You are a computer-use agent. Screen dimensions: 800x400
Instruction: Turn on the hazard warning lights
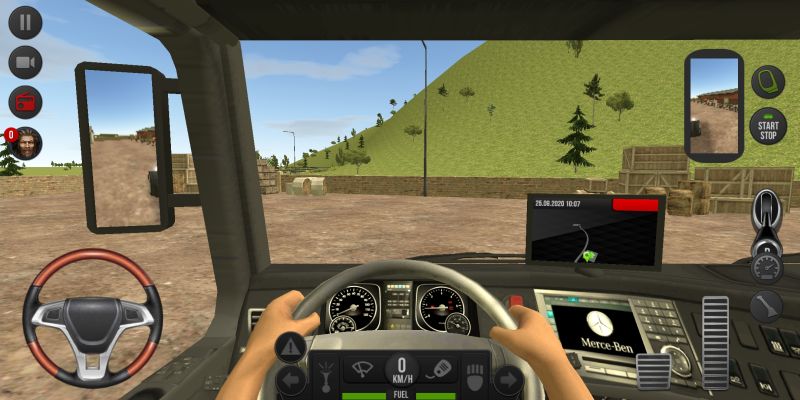pyautogui.click(x=291, y=348)
